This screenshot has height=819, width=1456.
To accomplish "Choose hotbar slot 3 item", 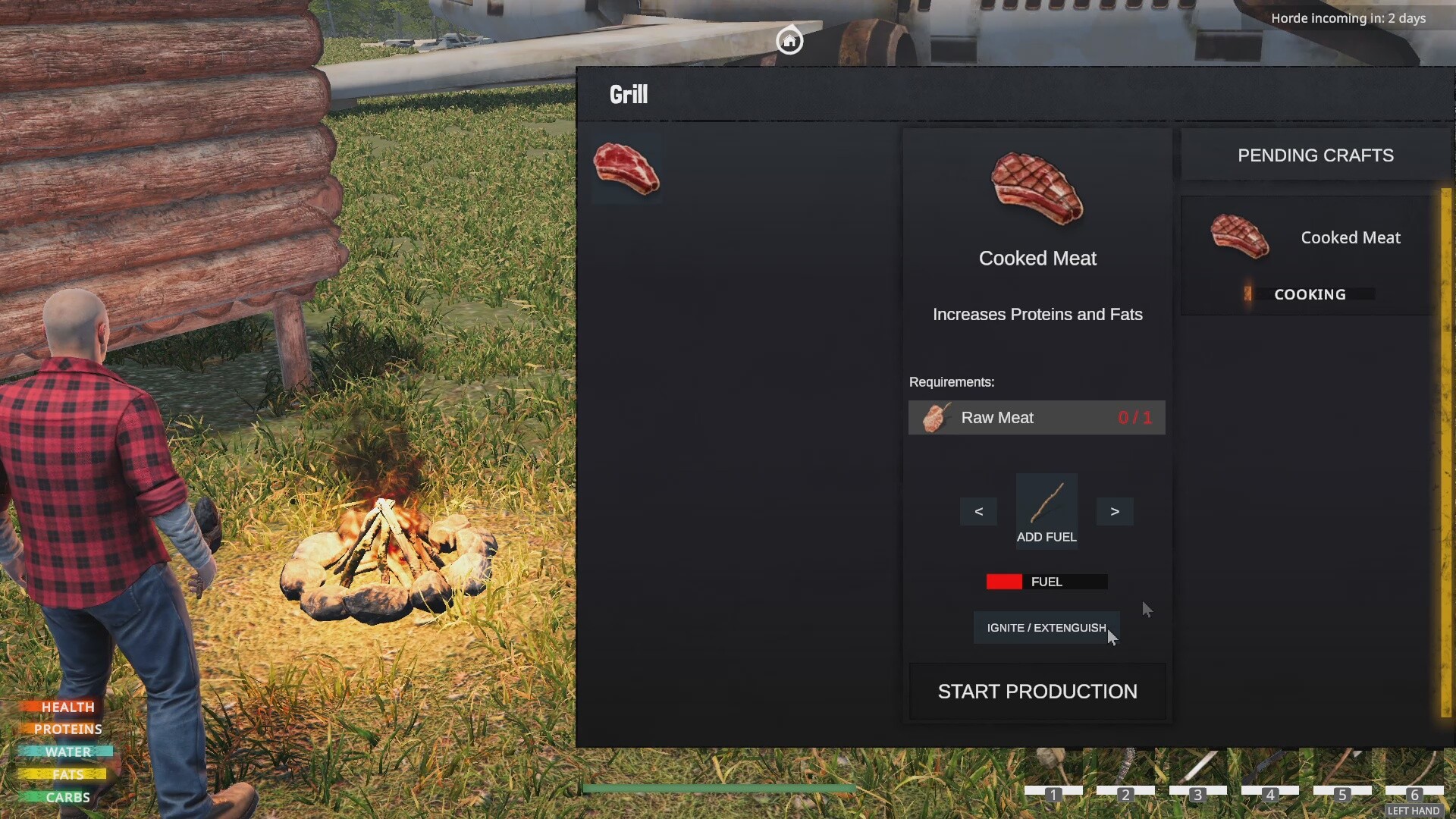I will [x=1198, y=770].
